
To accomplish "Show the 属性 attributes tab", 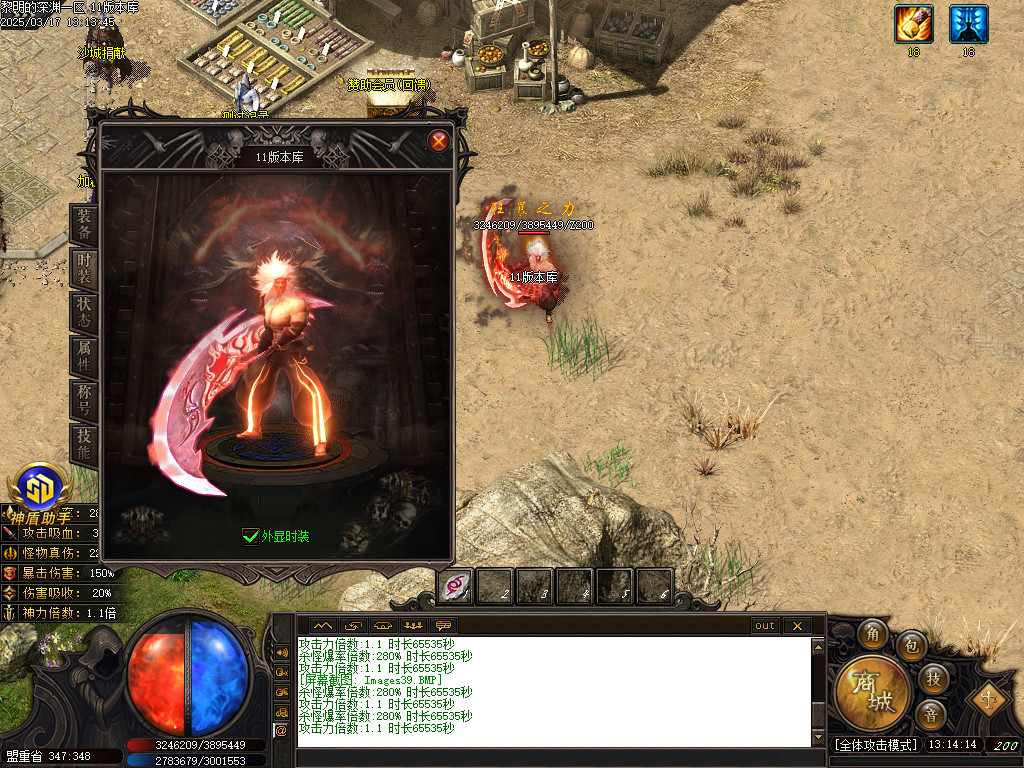I will (x=85, y=356).
